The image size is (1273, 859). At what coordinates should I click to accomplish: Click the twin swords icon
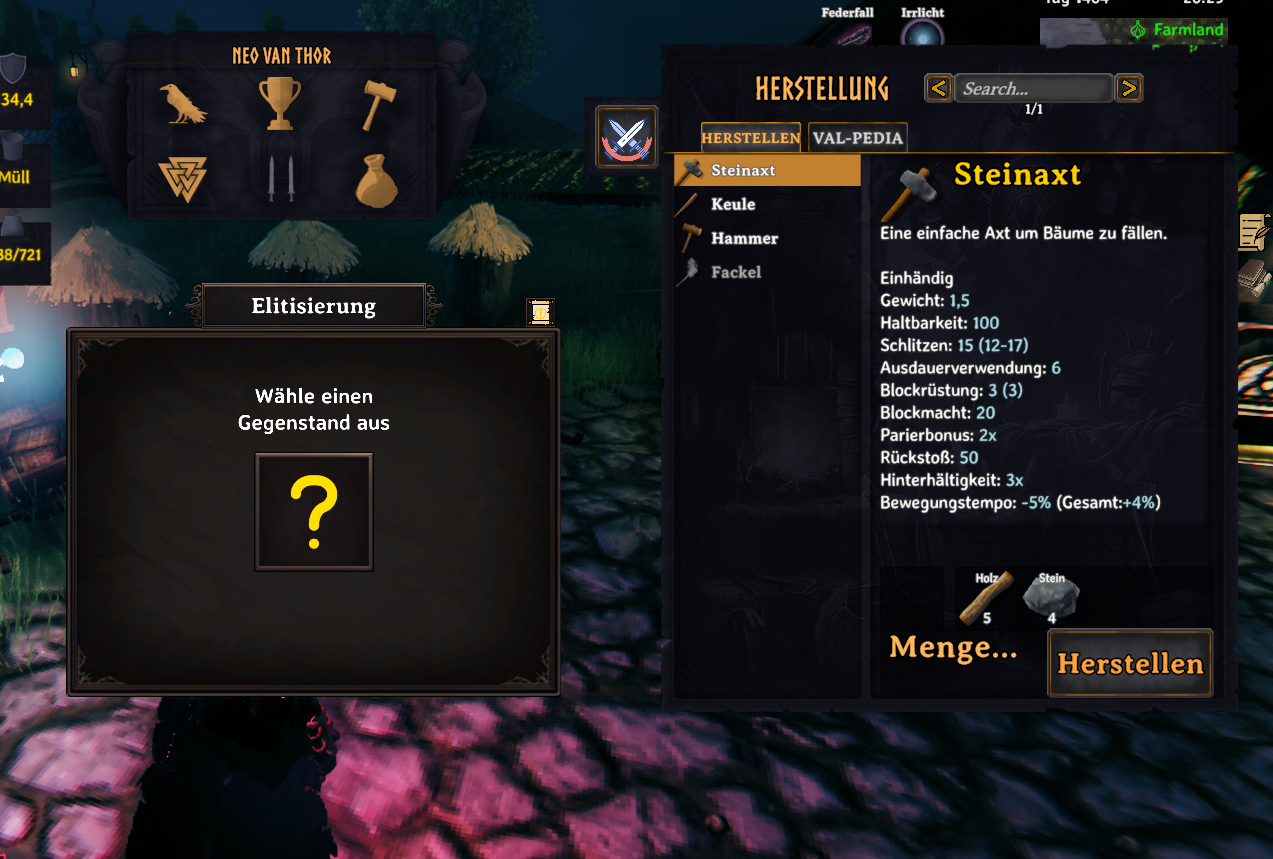pos(279,180)
